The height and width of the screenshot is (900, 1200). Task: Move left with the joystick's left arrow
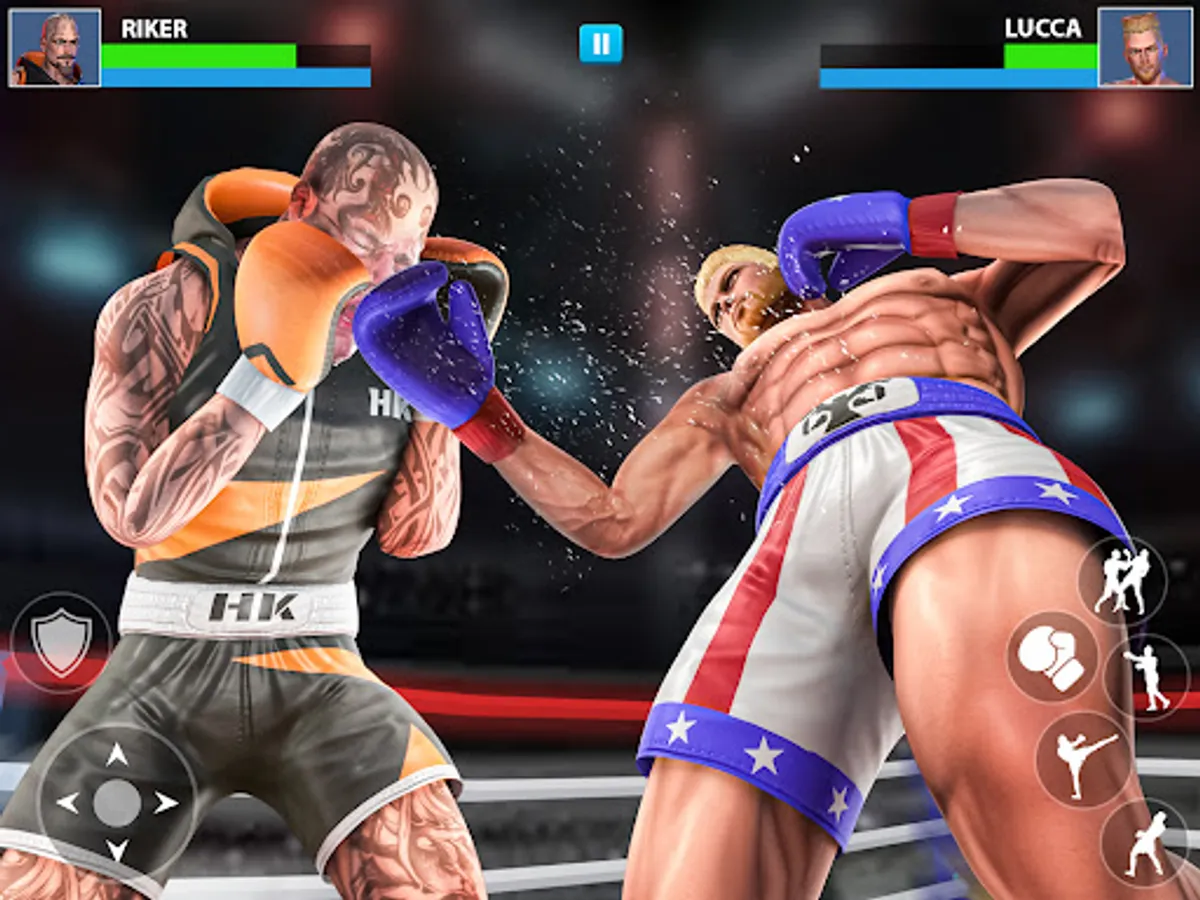click(x=68, y=802)
